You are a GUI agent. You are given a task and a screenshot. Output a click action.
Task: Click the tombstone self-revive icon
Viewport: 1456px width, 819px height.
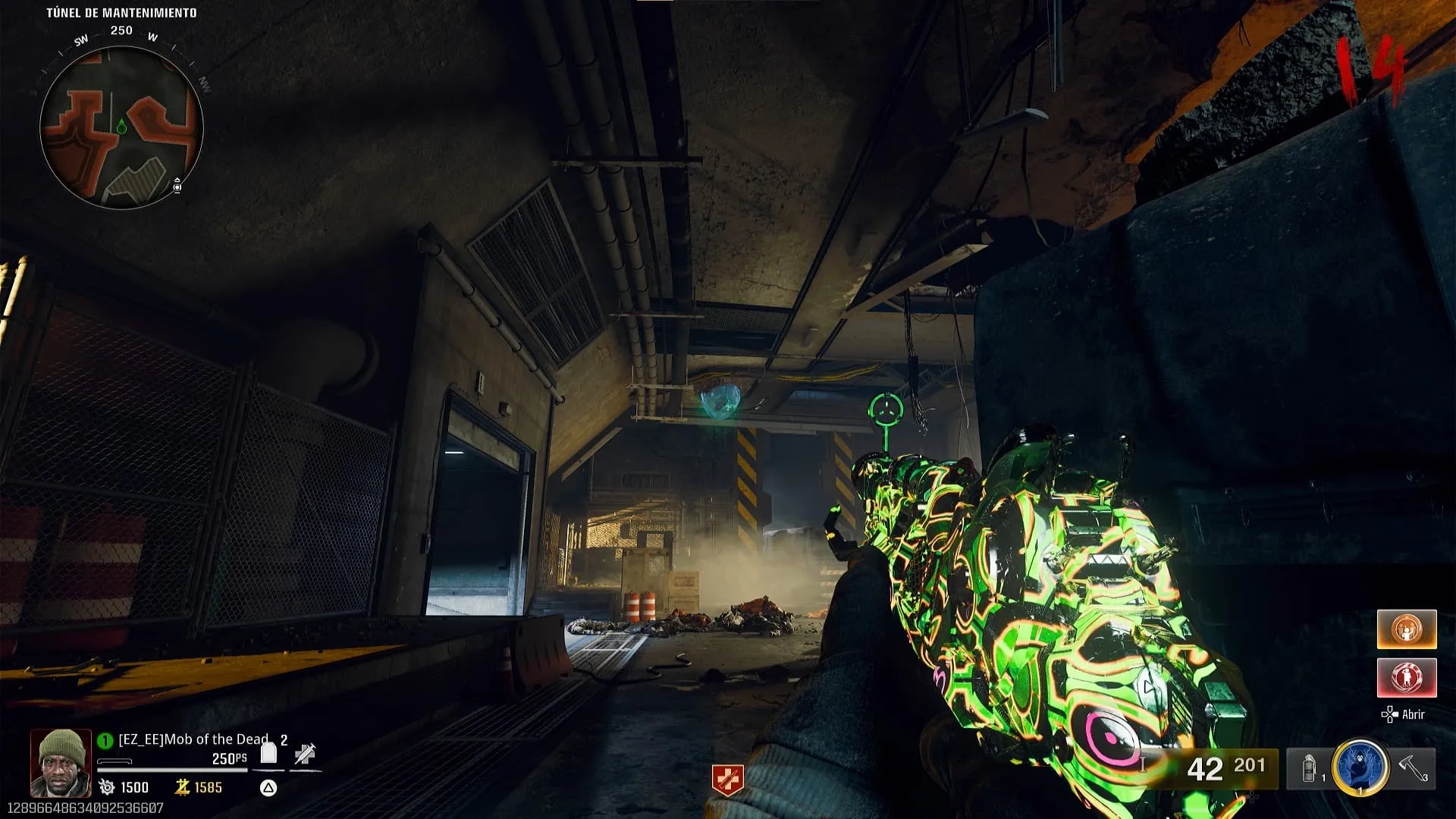point(268,753)
